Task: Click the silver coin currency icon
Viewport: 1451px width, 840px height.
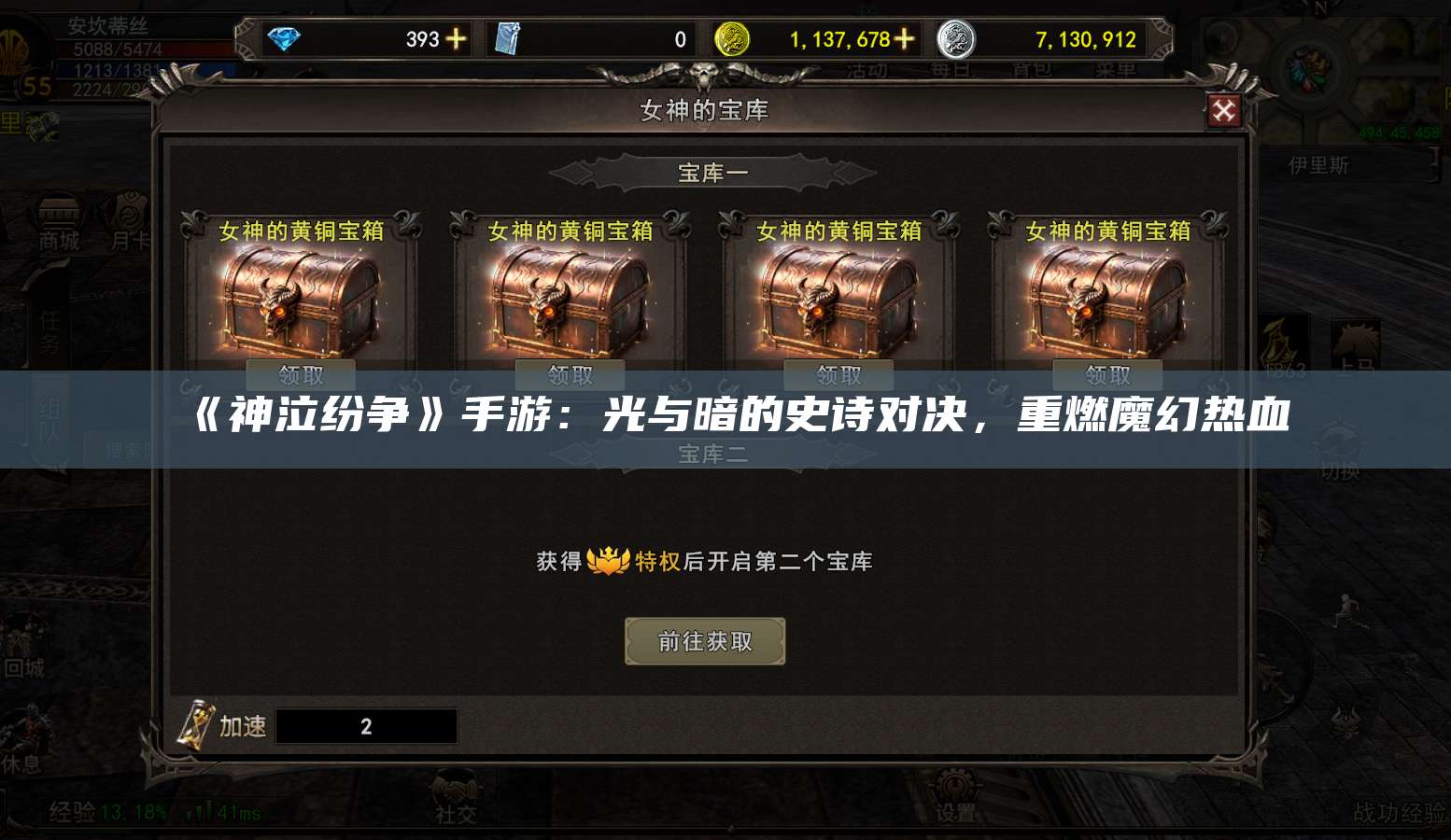Action: click(954, 39)
